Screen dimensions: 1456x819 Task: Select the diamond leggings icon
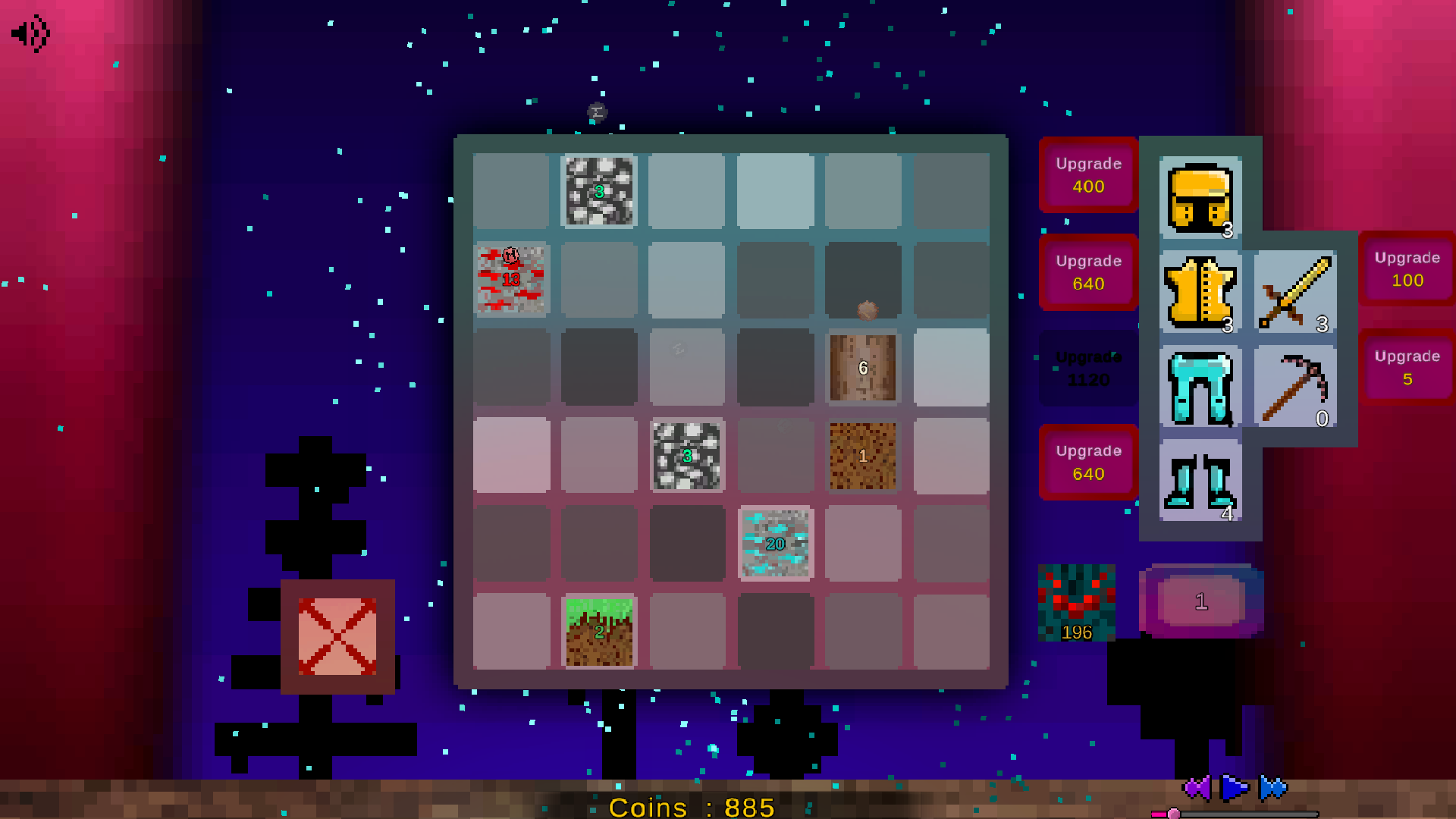(x=1199, y=388)
